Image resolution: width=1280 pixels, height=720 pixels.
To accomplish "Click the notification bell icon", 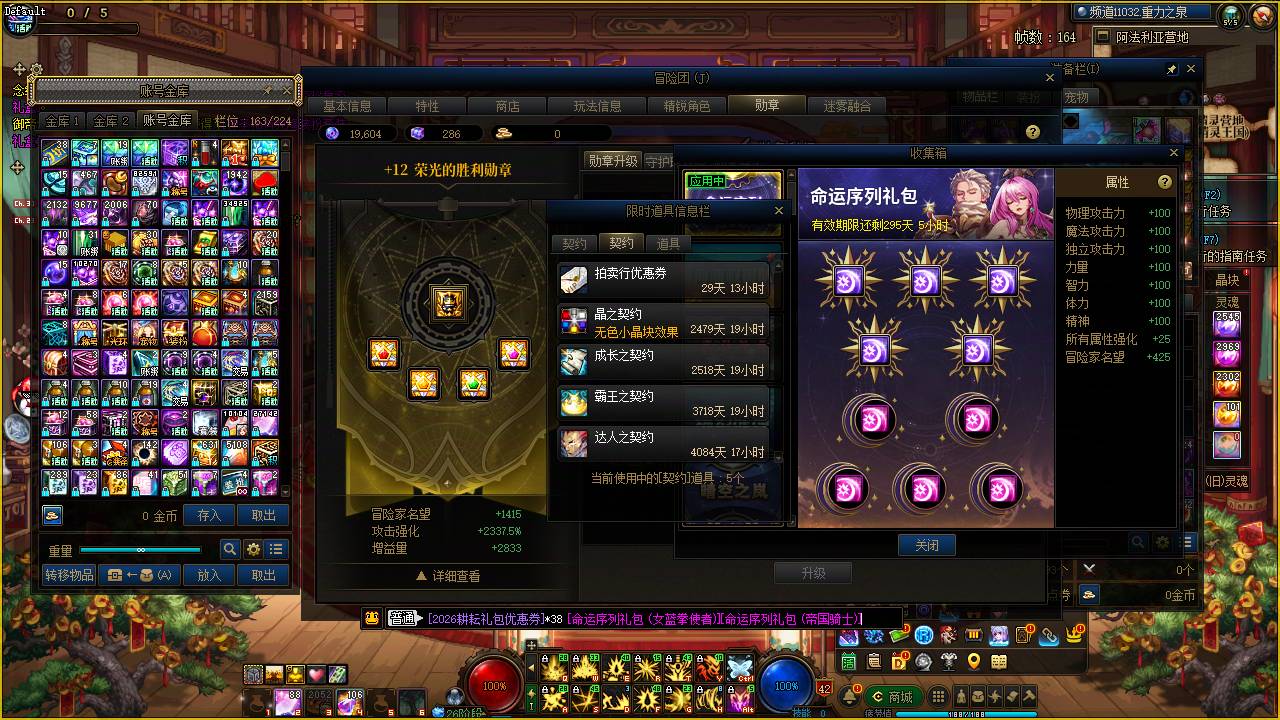I will click(850, 696).
